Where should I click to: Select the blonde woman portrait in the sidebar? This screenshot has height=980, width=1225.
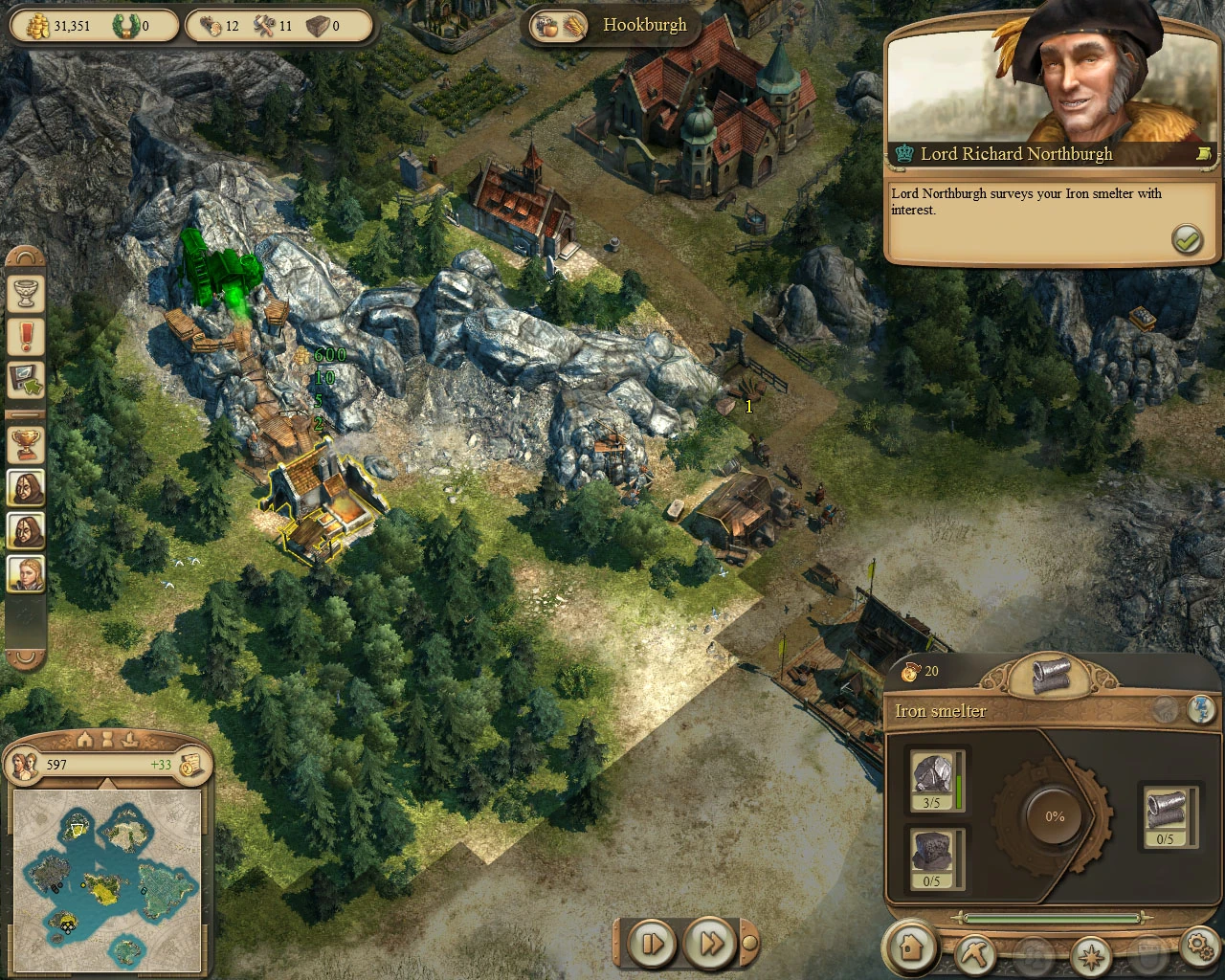tap(26, 573)
